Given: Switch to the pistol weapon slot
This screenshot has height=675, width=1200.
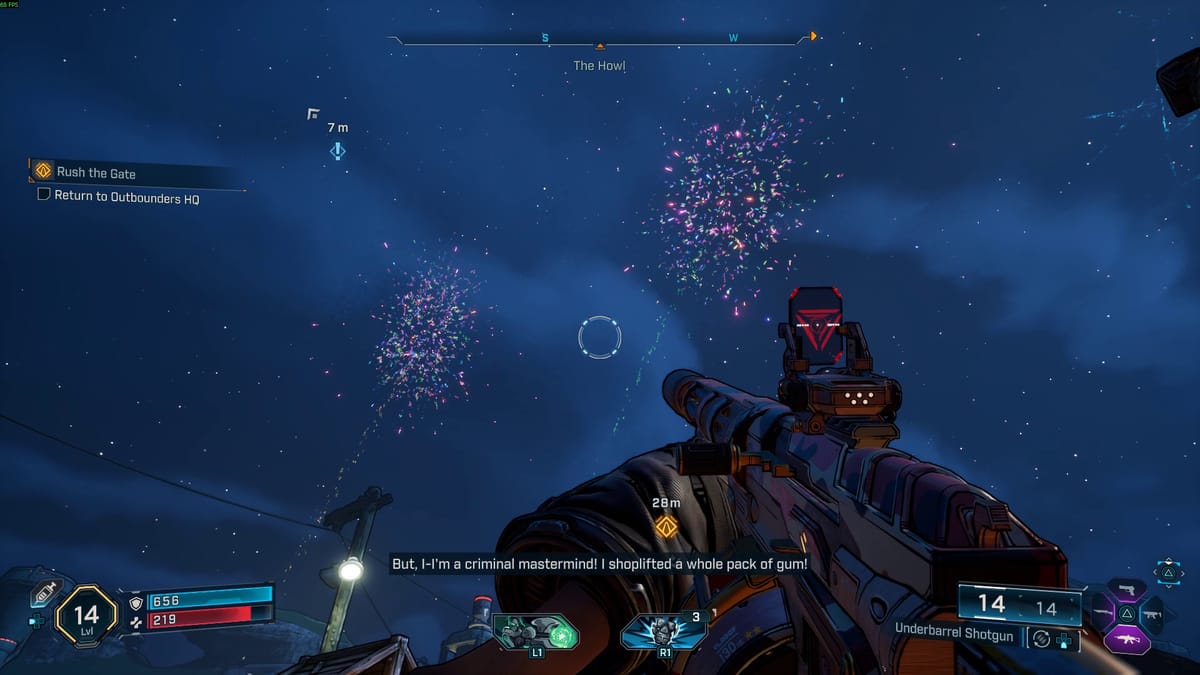Looking at the screenshot, I should click(1126, 588).
